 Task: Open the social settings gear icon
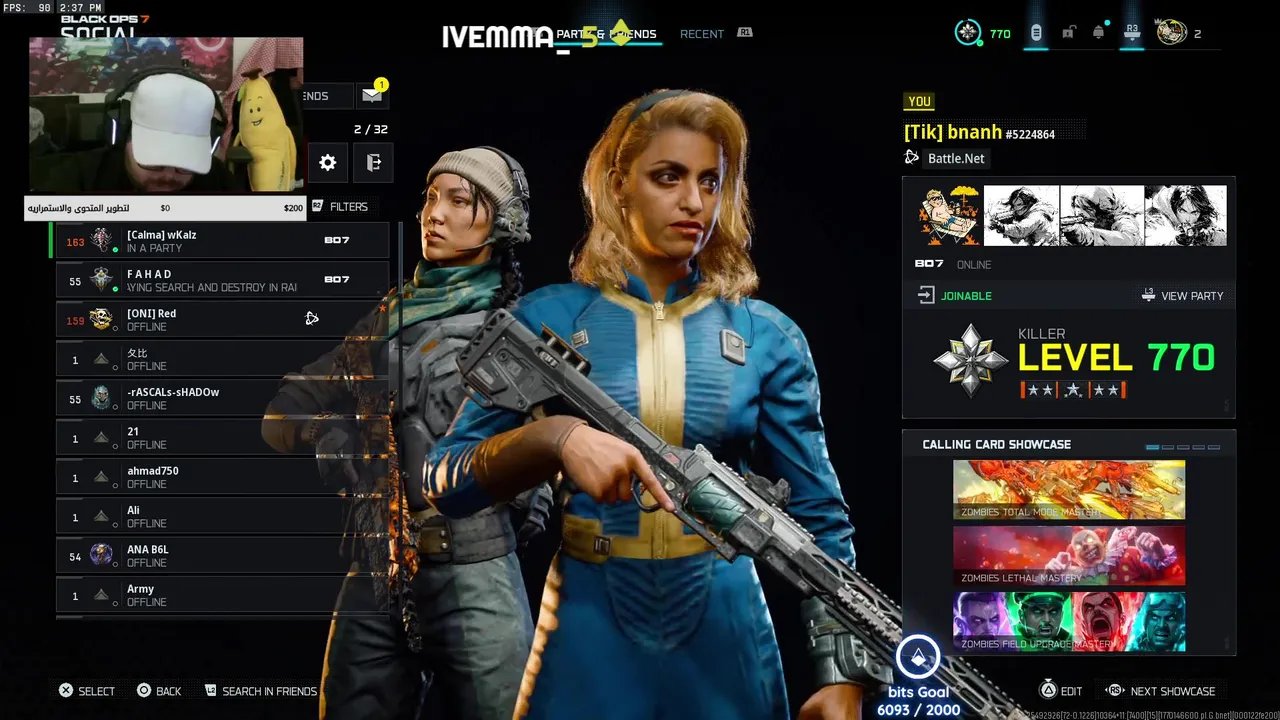coord(328,163)
